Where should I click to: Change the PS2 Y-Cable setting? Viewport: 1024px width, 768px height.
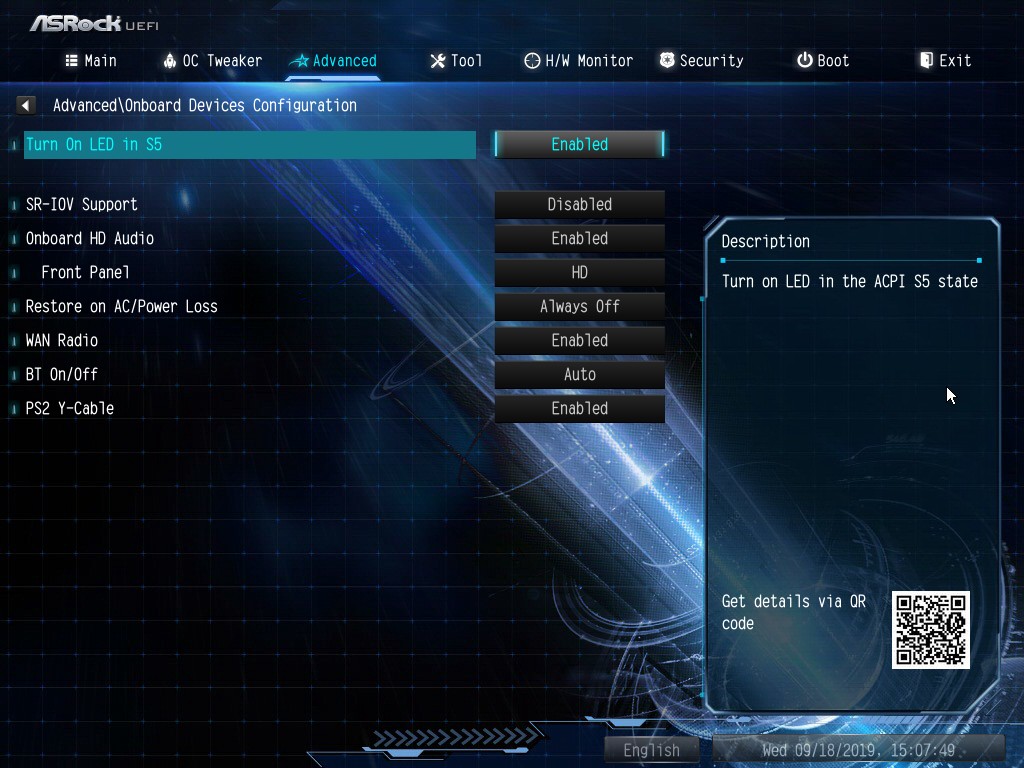(579, 408)
